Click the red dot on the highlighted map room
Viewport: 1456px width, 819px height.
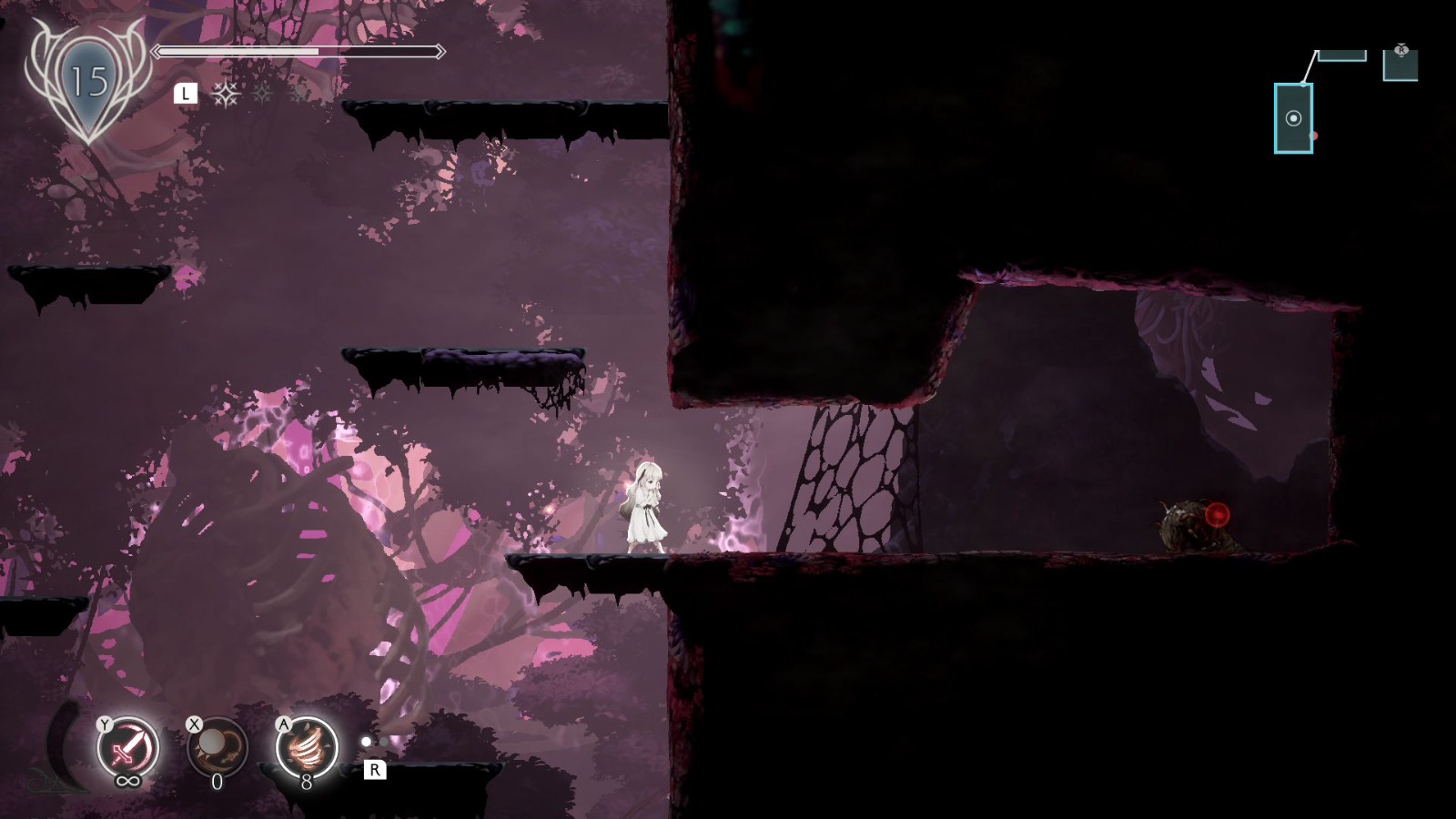[1312, 135]
